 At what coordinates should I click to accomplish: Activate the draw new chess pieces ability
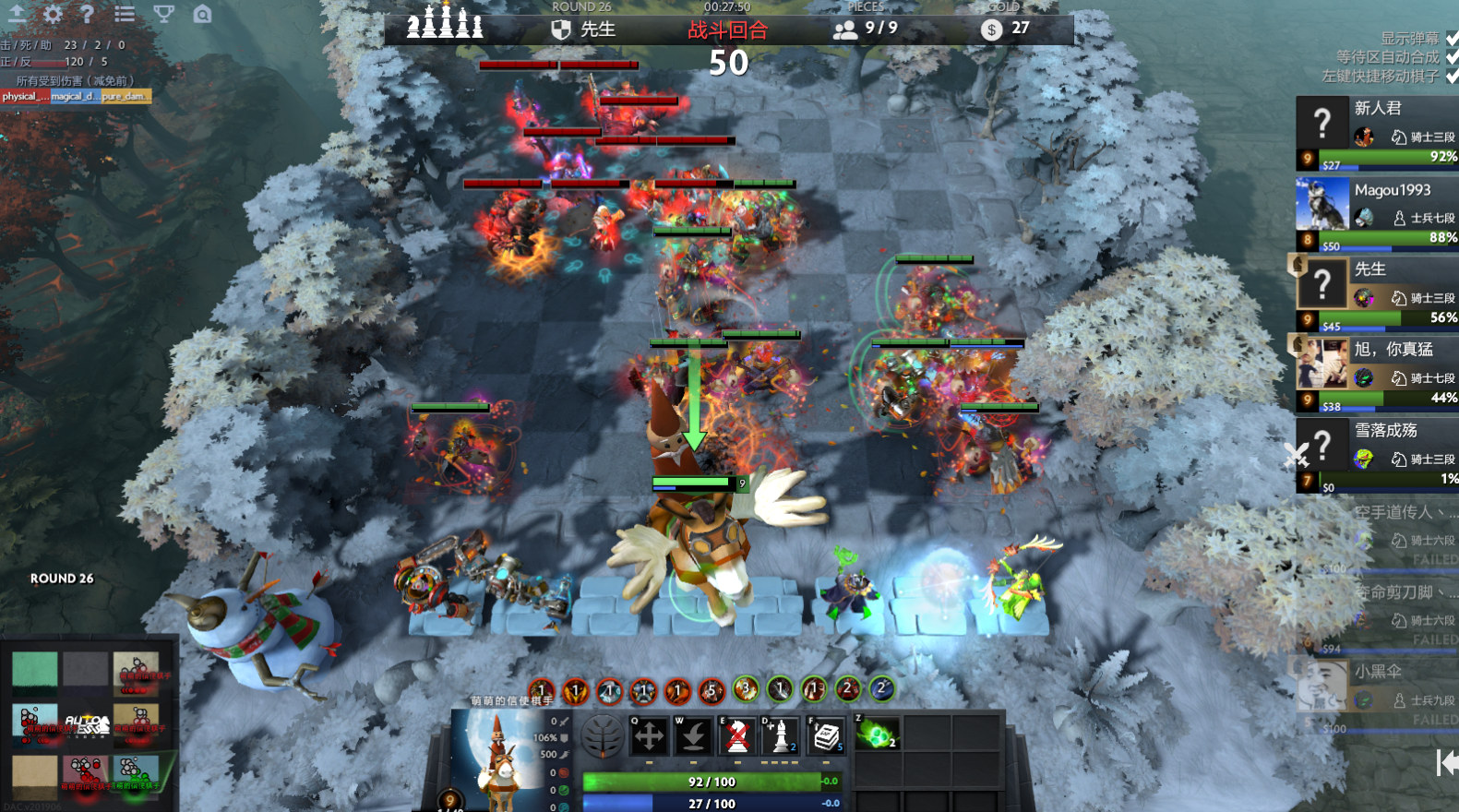[x=781, y=736]
